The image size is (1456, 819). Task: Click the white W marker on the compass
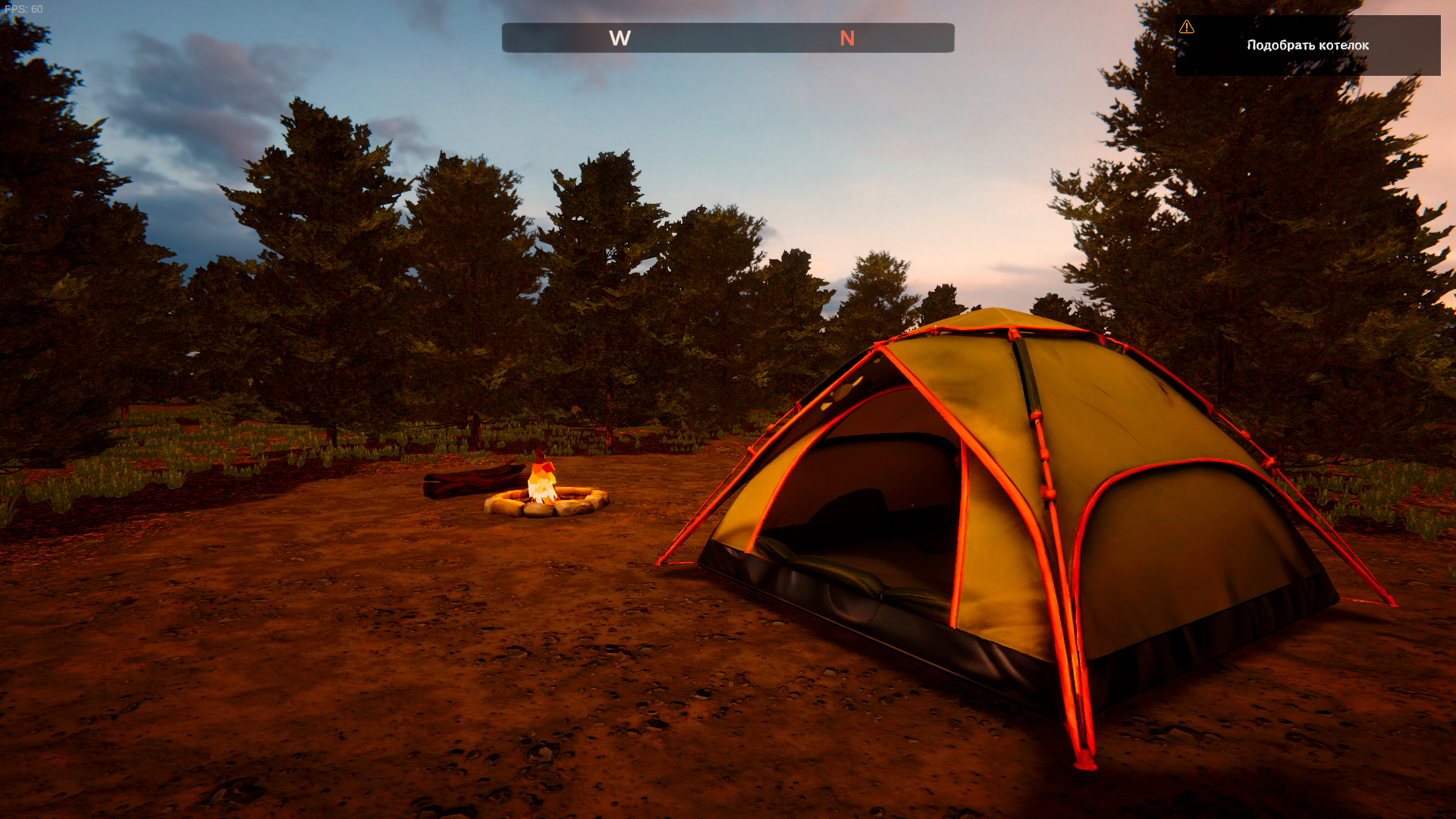click(x=620, y=39)
